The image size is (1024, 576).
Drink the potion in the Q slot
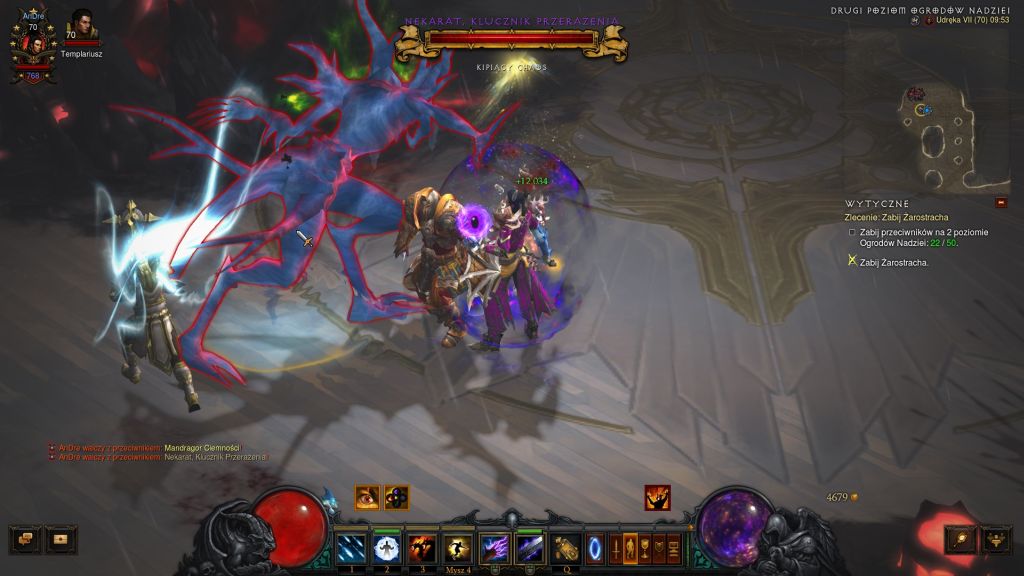coord(567,548)
